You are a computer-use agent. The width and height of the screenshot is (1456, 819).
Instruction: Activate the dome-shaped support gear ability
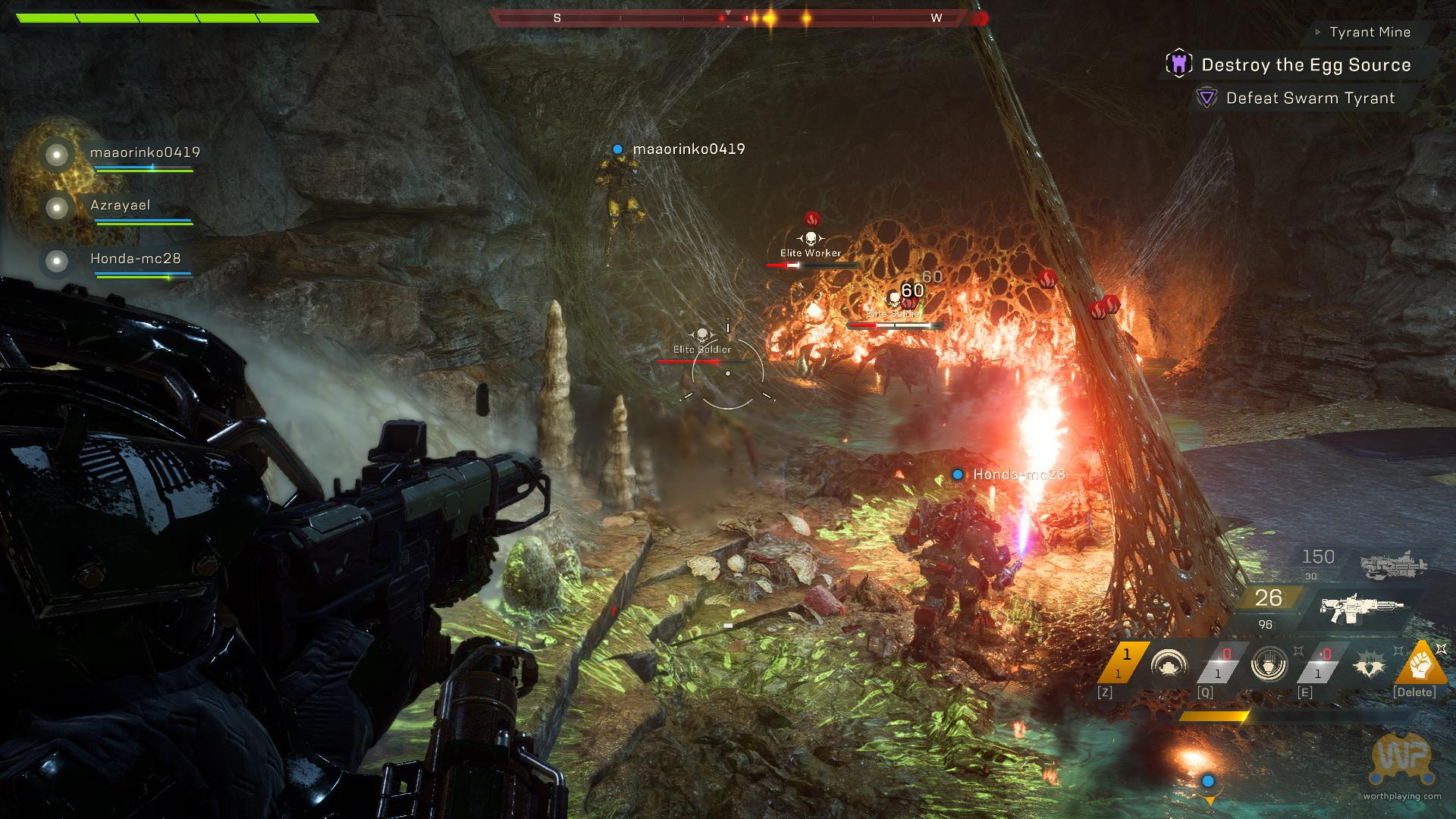1169,666
